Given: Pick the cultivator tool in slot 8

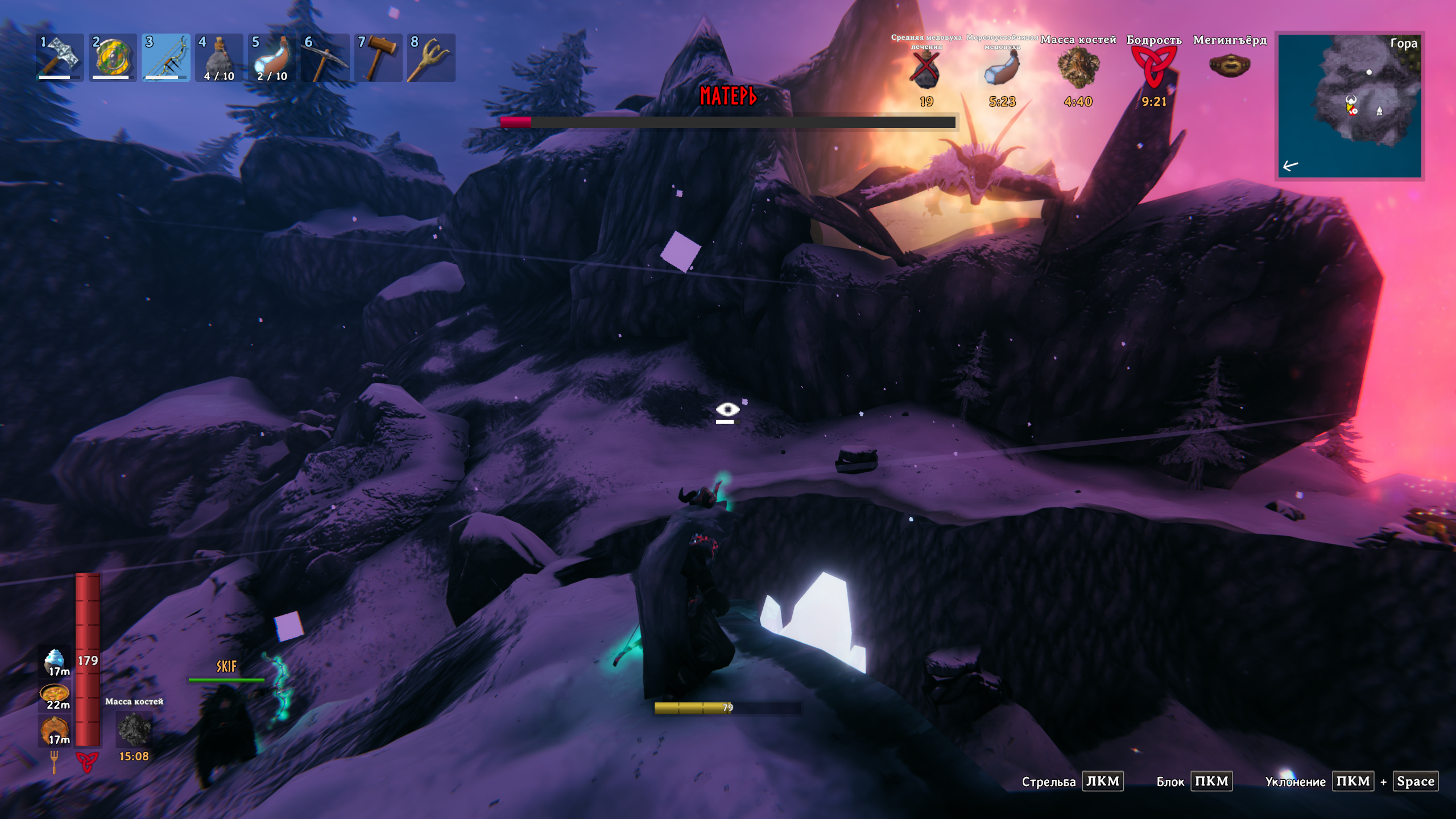Looking at the screenshot, I should 431,57.
